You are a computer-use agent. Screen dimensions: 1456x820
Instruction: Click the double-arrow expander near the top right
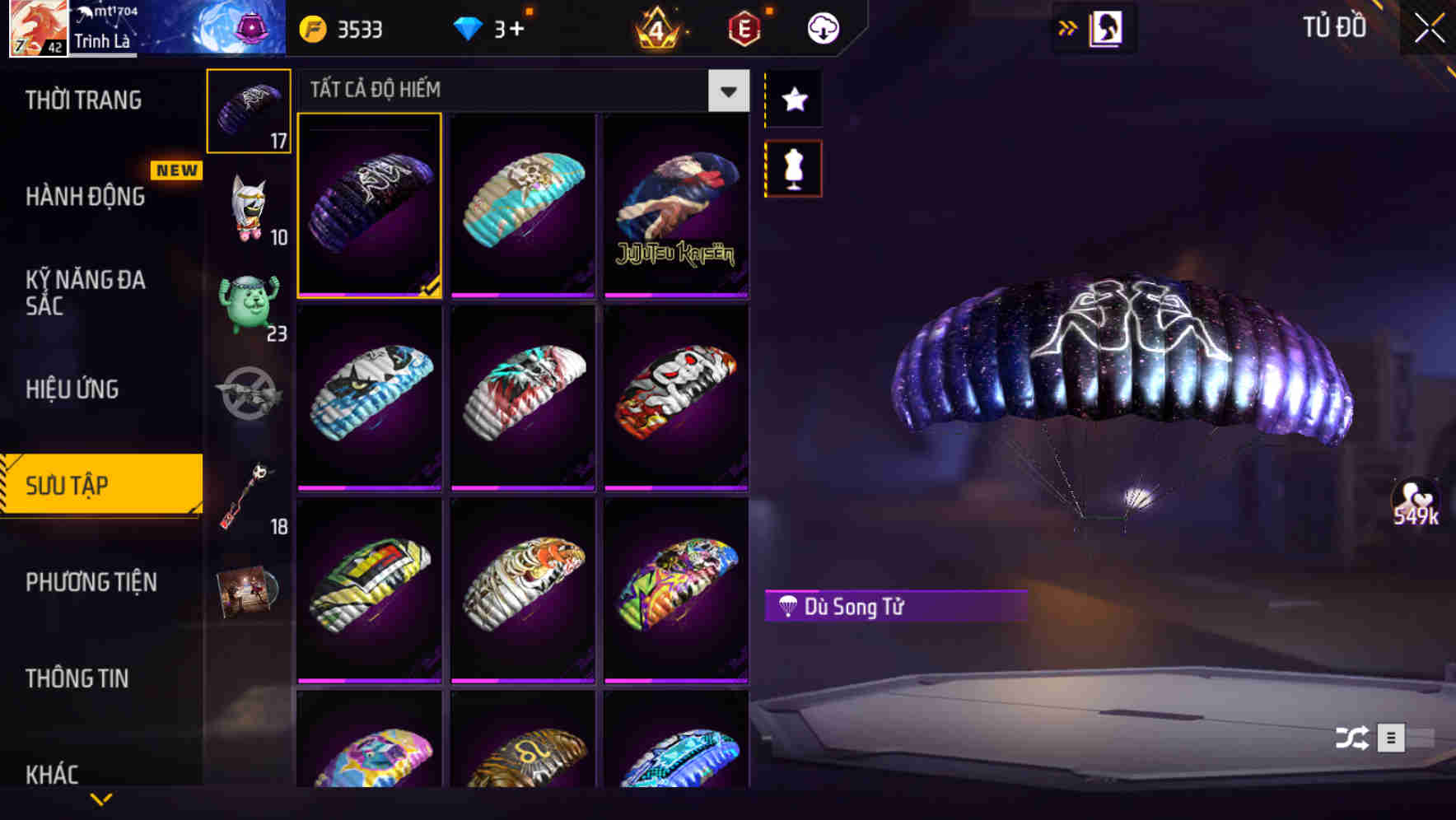[x=1068, y=27]
